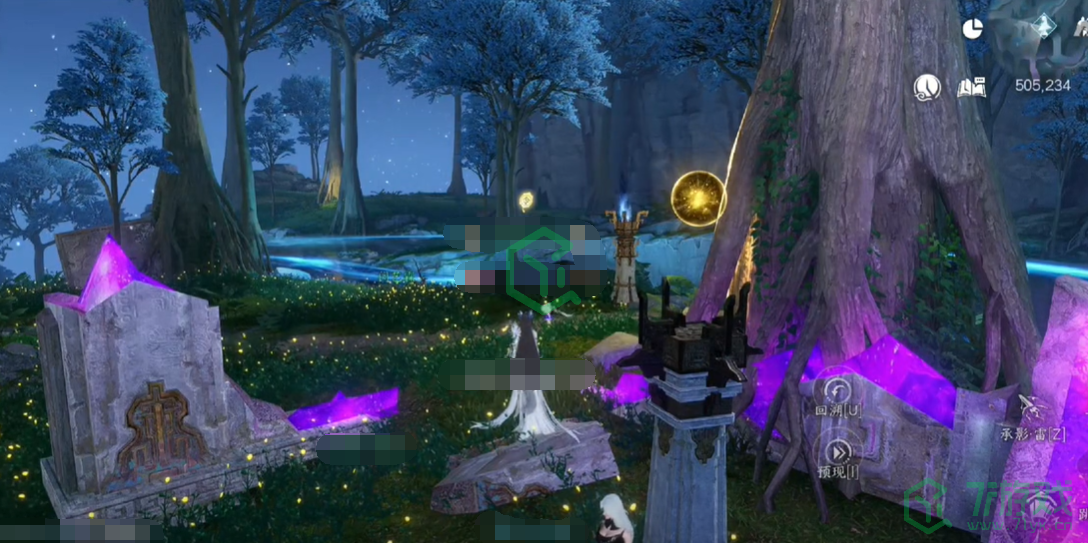Use the 承影·雷 sword skill
This screenshot has width=1088, height=543.
[x=1032, y=407]
